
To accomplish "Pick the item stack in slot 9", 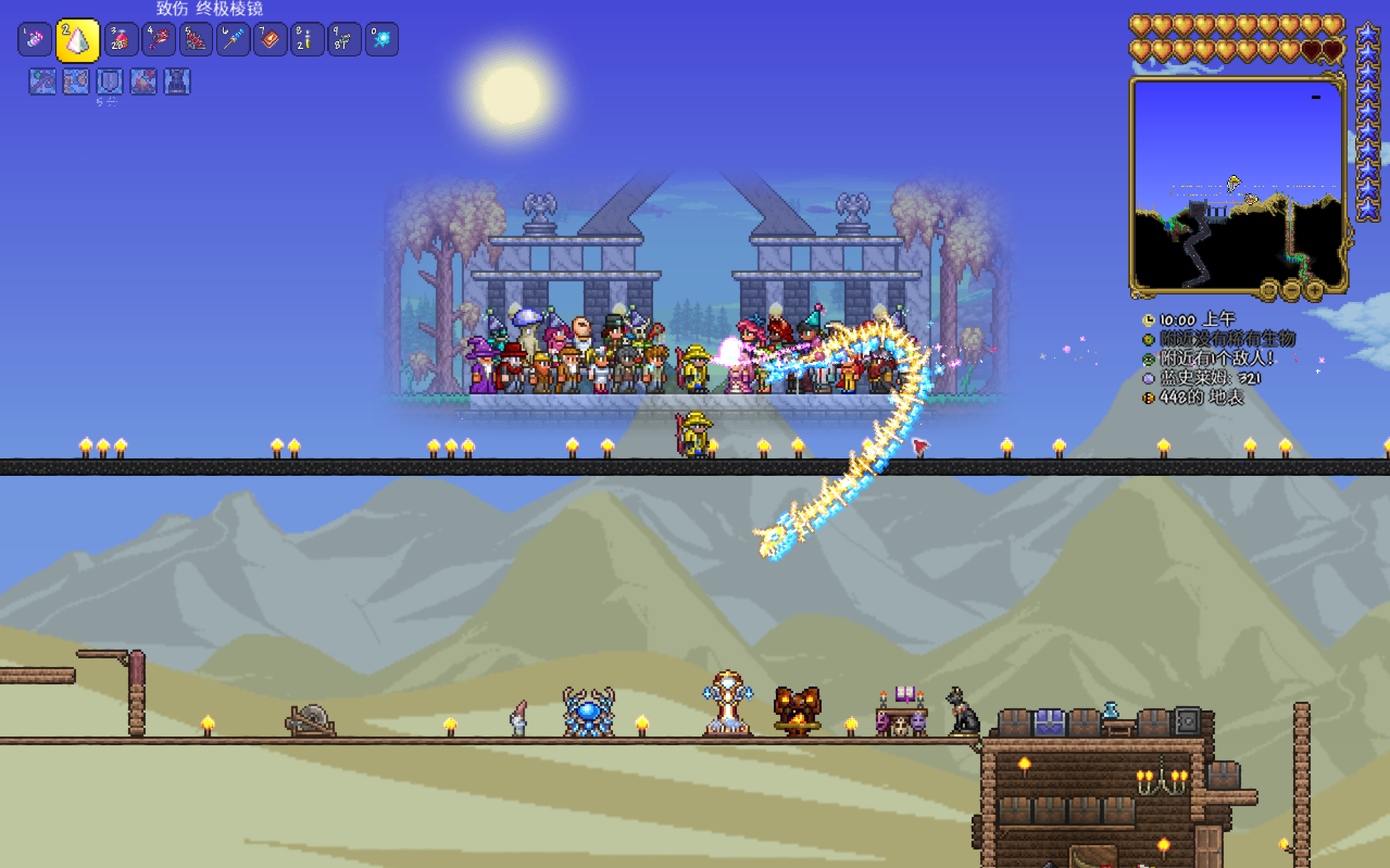I will [x=344, y=40].
